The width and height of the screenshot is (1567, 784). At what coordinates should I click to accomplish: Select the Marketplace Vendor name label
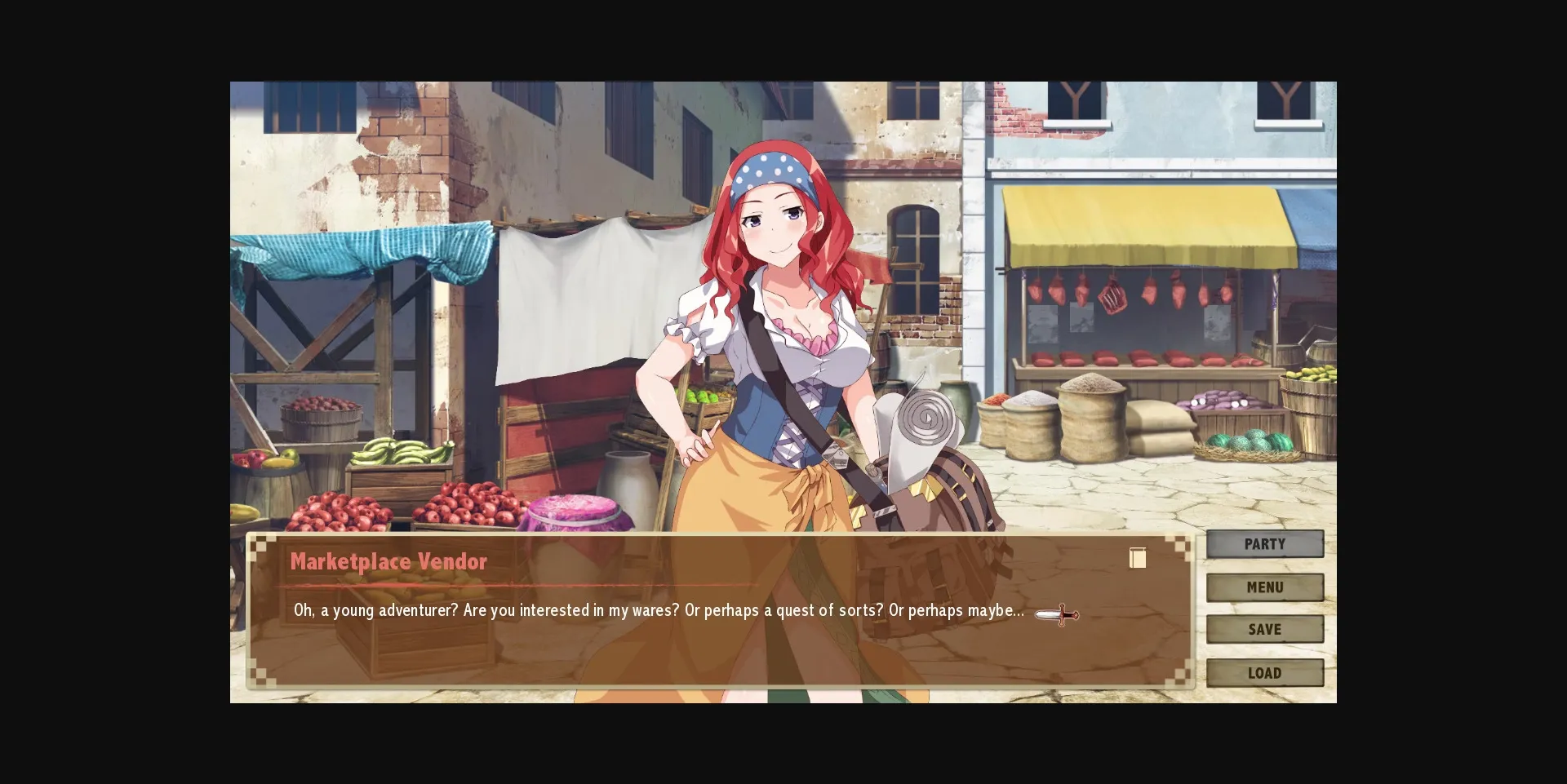388,561
